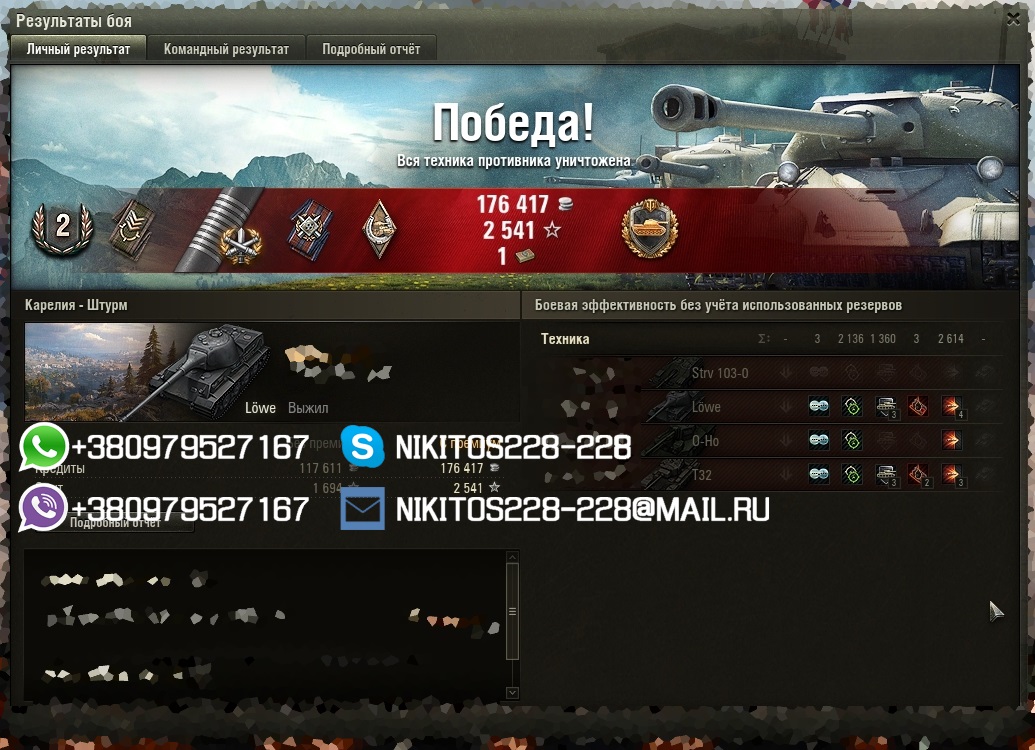Image resolution: width=1035 pixels, height=750 pixels.
Task: Open the Подробный отчёт tab
Action: coord(371,49)
